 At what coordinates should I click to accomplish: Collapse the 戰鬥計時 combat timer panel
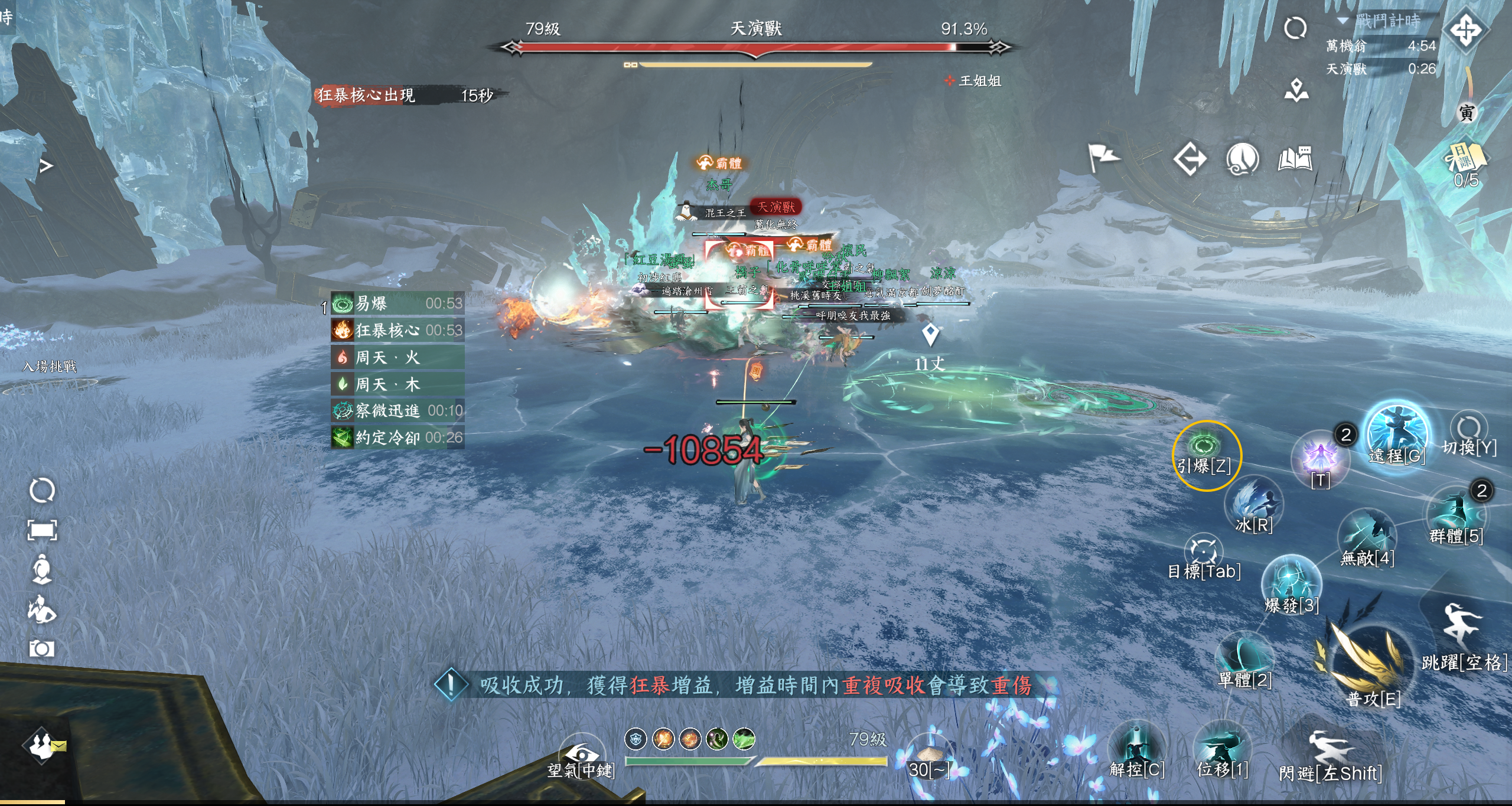(x=1343, y=21)
